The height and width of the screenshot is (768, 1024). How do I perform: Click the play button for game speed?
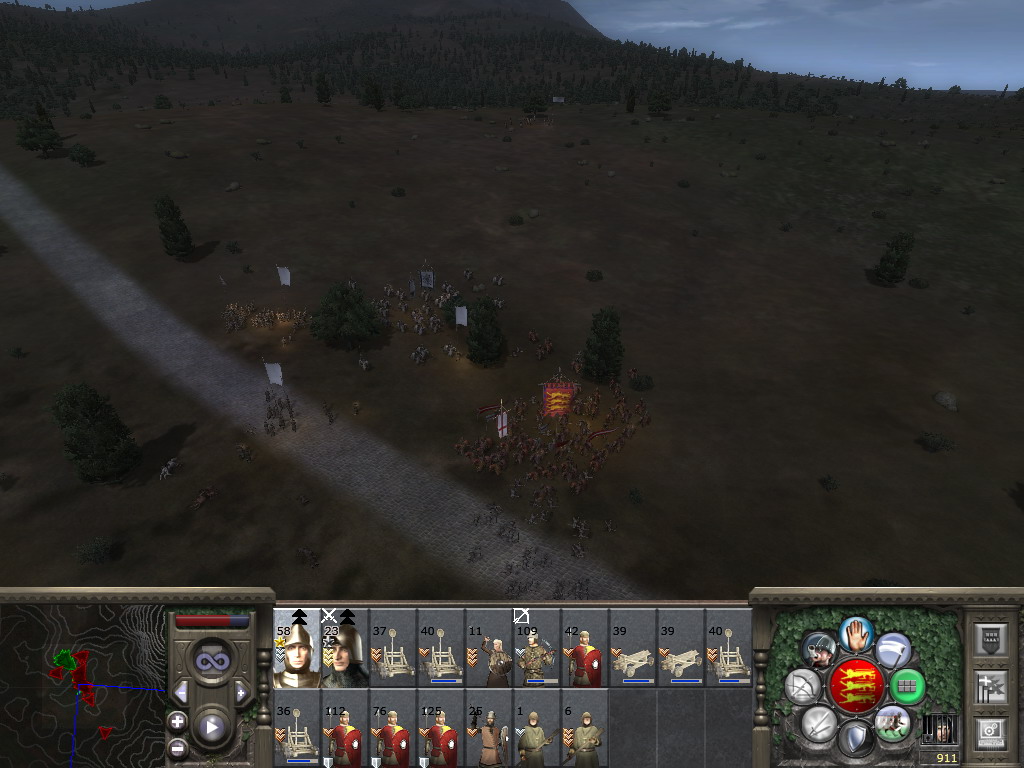click(x=211, y=727)
